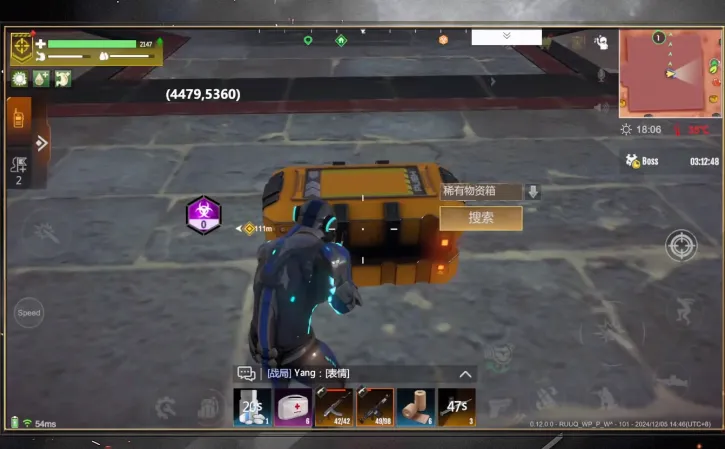Viewport: 725px width, 449px height.
Task: Tap the crosshair aim button
Action: point(681,245)
